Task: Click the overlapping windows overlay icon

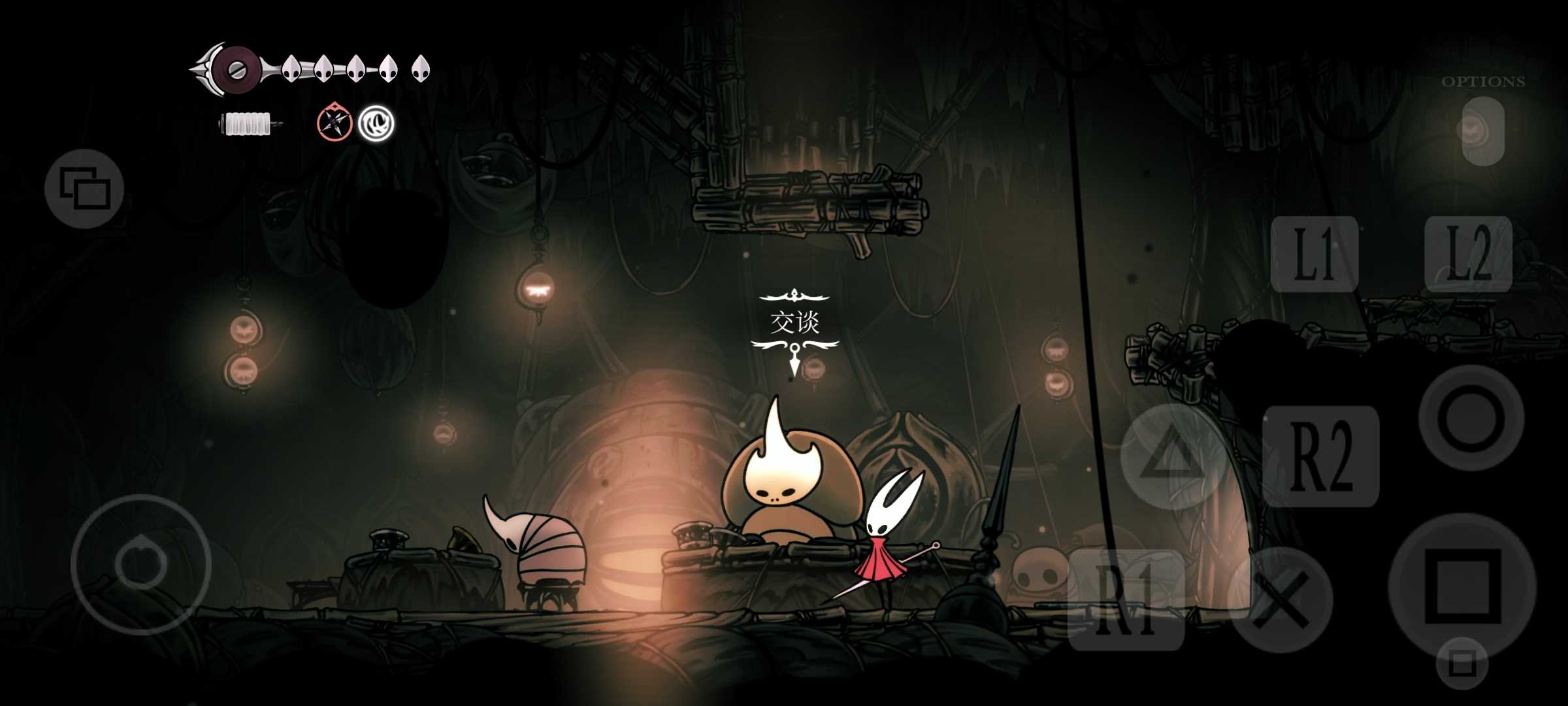Action: 84,188
